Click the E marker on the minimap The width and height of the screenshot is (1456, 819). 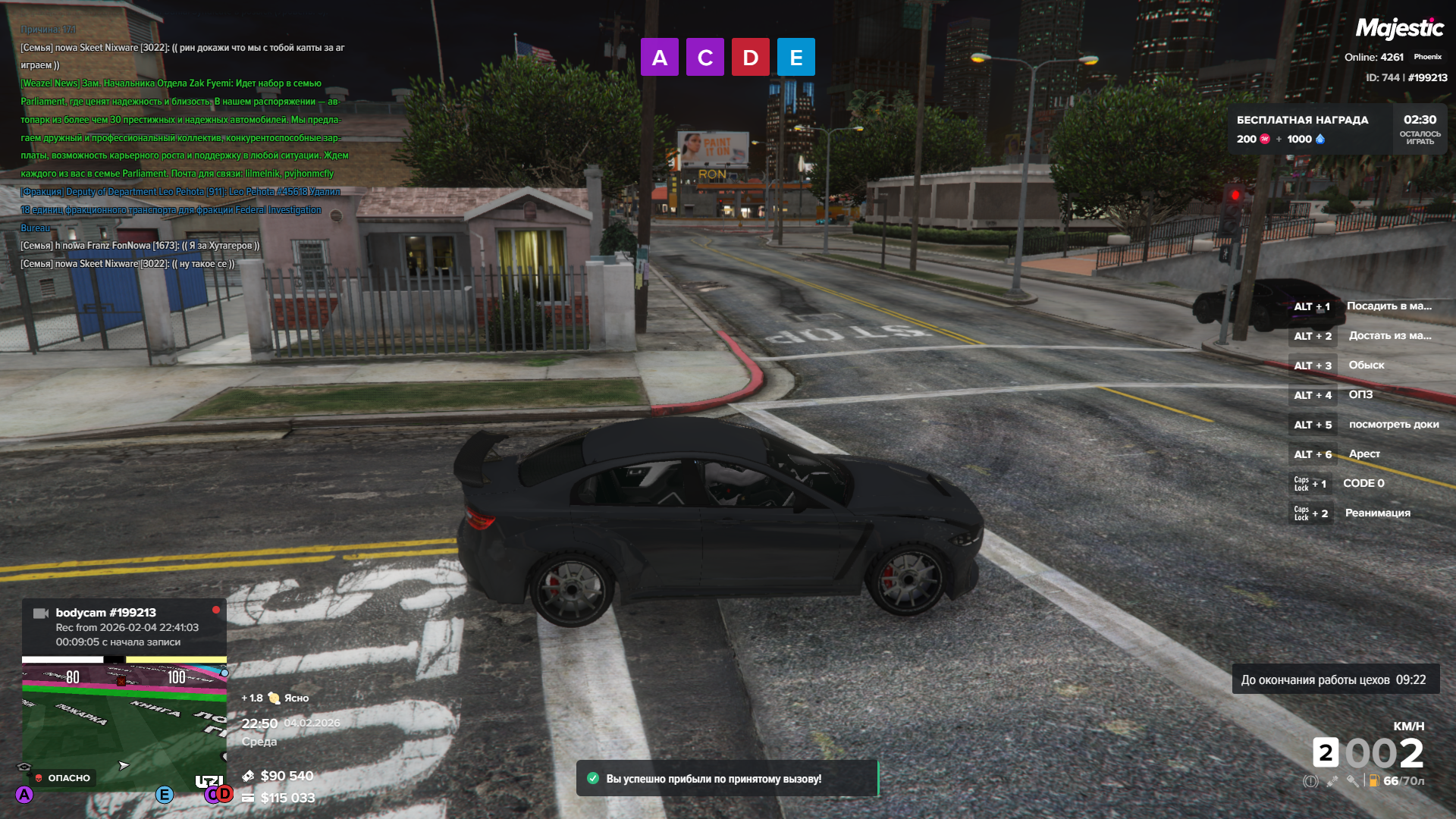coord(164,795)
